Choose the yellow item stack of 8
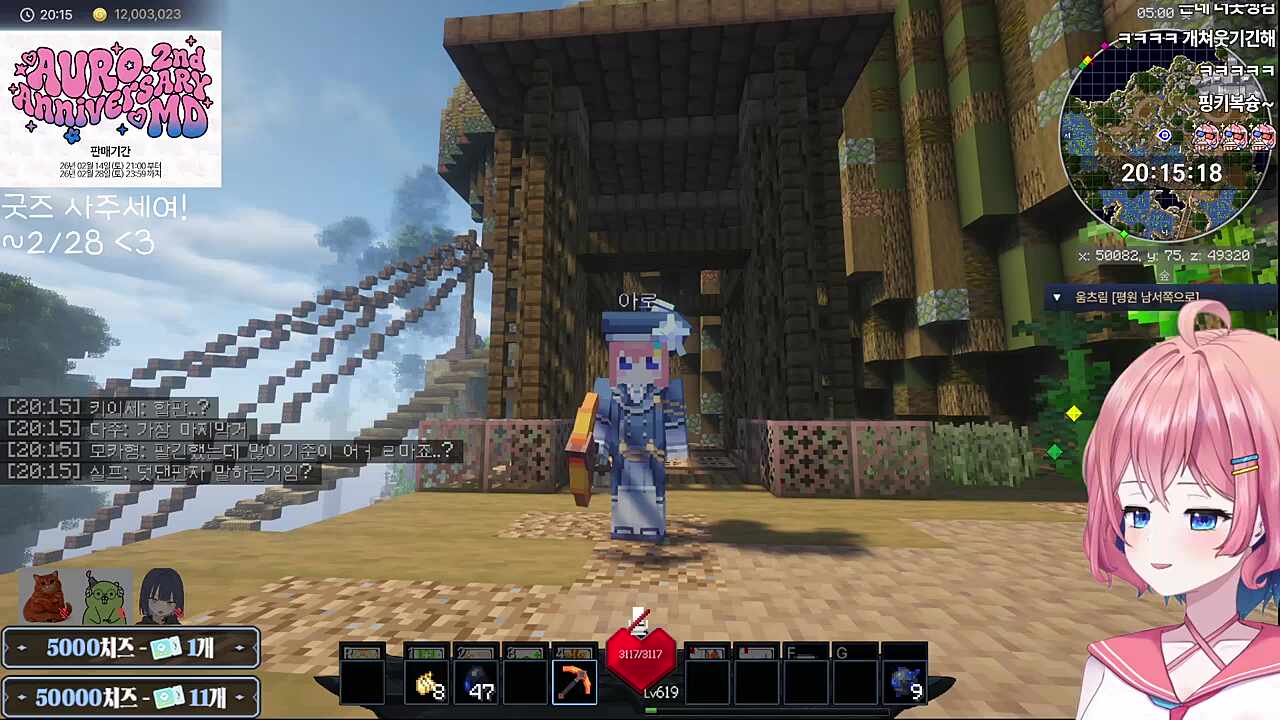The image size is (1280, 720). tap(429, 681)
